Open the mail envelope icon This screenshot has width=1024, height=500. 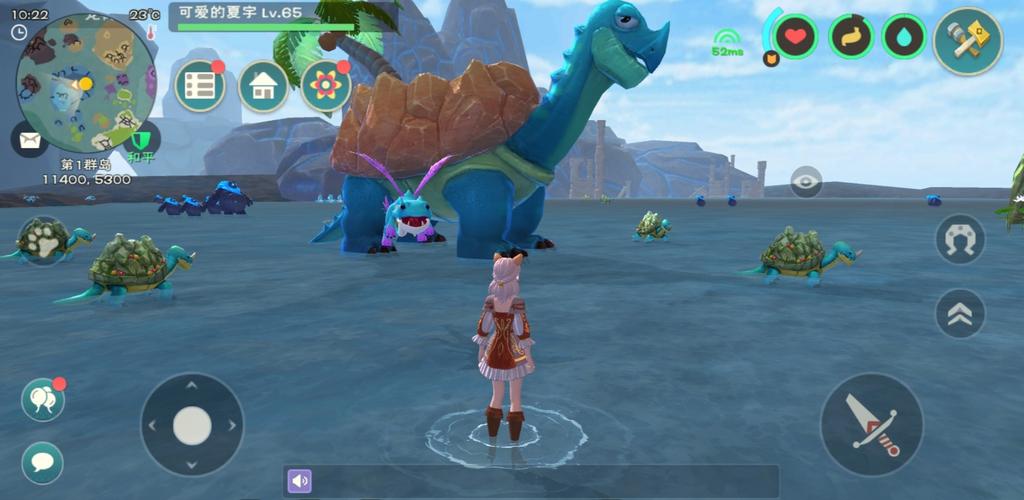pos(29,138)
